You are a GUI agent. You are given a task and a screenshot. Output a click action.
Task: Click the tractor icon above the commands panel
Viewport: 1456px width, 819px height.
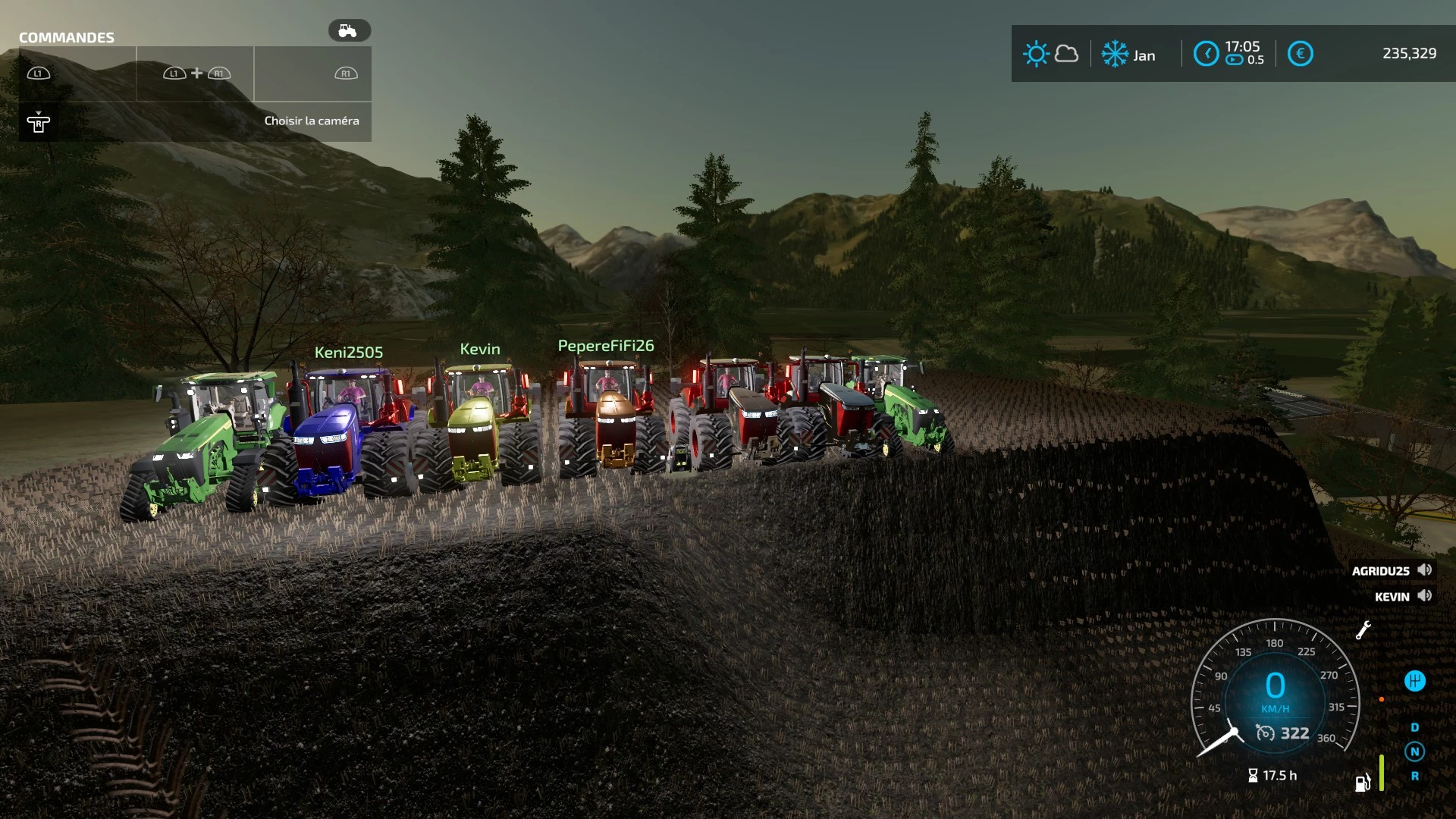pyautogui.click(x=349, y=30)
